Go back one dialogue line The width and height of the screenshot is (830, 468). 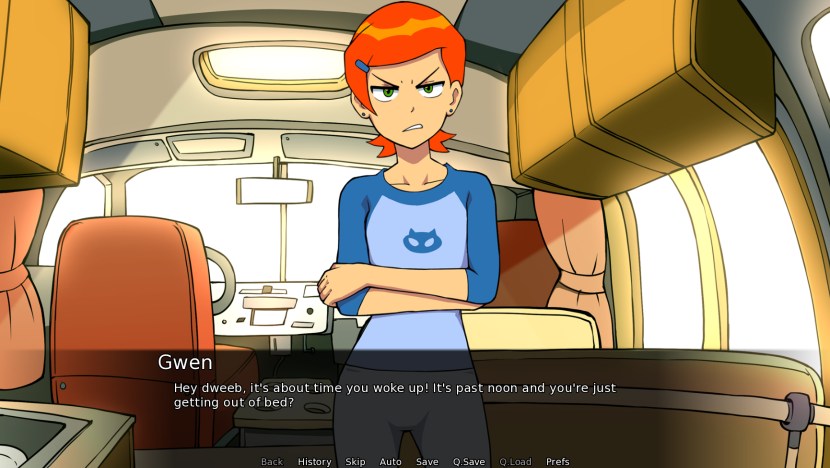pyautogui.click(x=272, y=462)
